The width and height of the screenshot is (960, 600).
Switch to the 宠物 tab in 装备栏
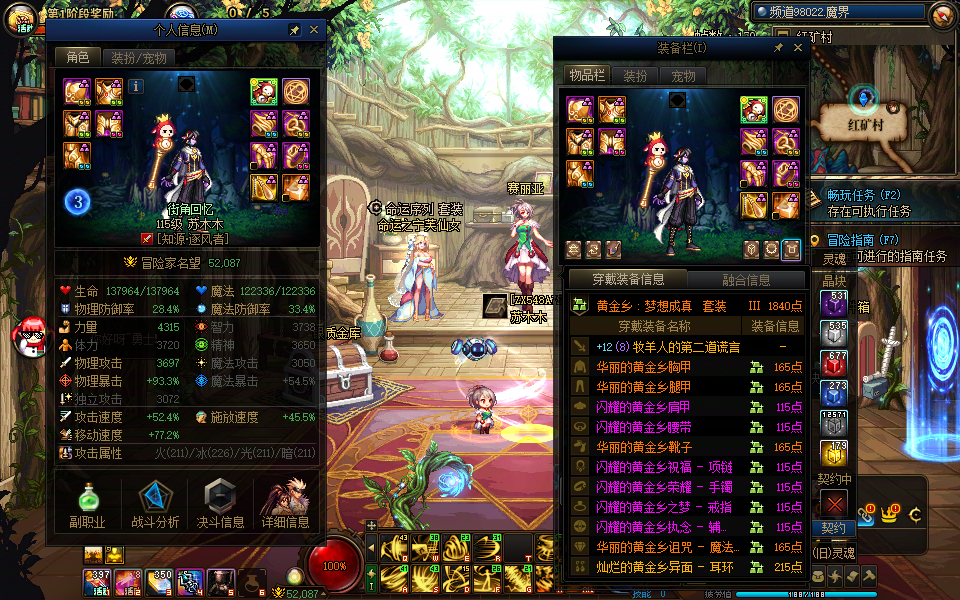pos(683,75)
